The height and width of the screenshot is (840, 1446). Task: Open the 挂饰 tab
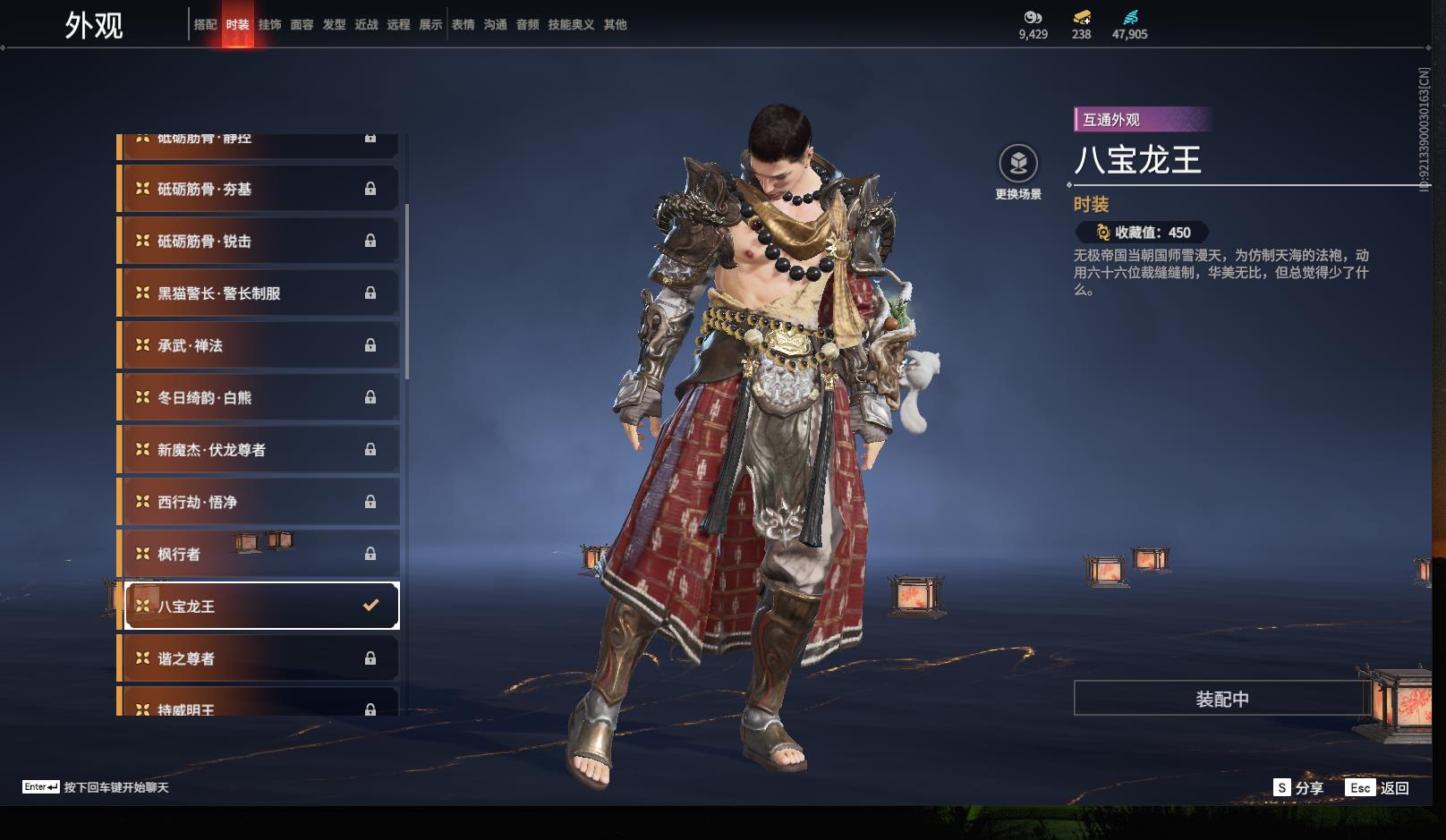[x=269, y=25]
